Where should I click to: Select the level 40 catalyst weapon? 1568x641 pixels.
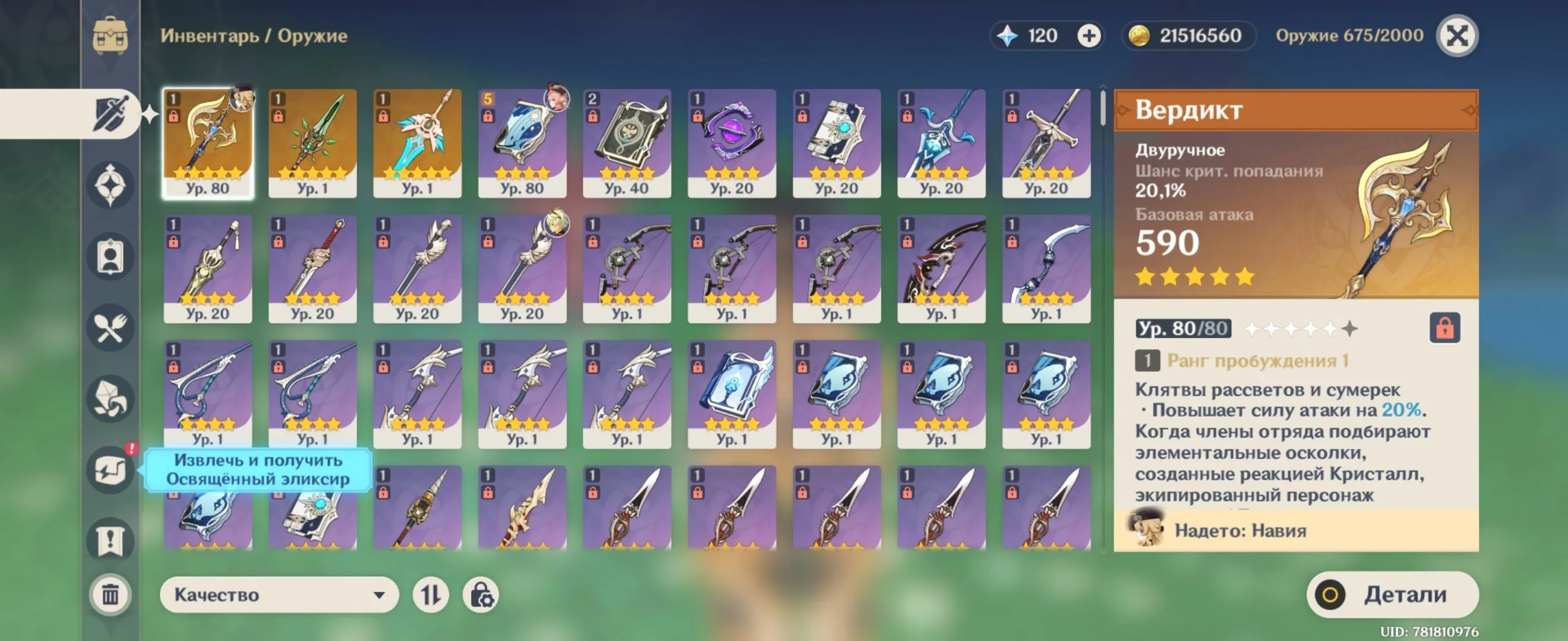627,143
